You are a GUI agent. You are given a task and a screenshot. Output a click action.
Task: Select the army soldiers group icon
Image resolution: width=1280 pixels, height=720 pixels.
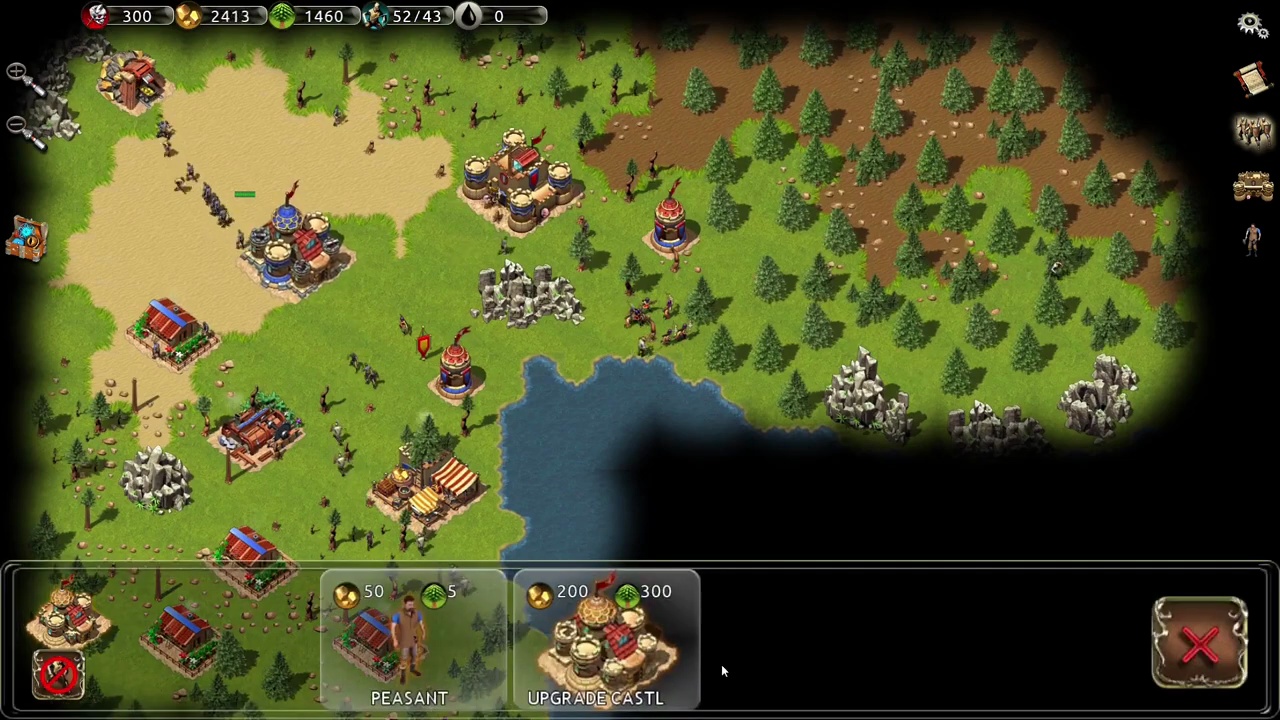[x=1252, y=131]
